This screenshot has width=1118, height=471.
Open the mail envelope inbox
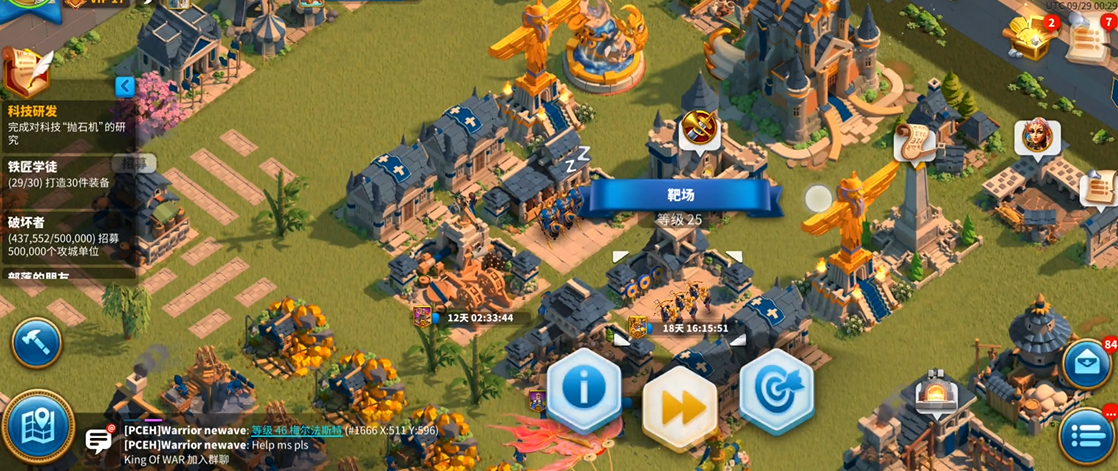click(1085, 364)
